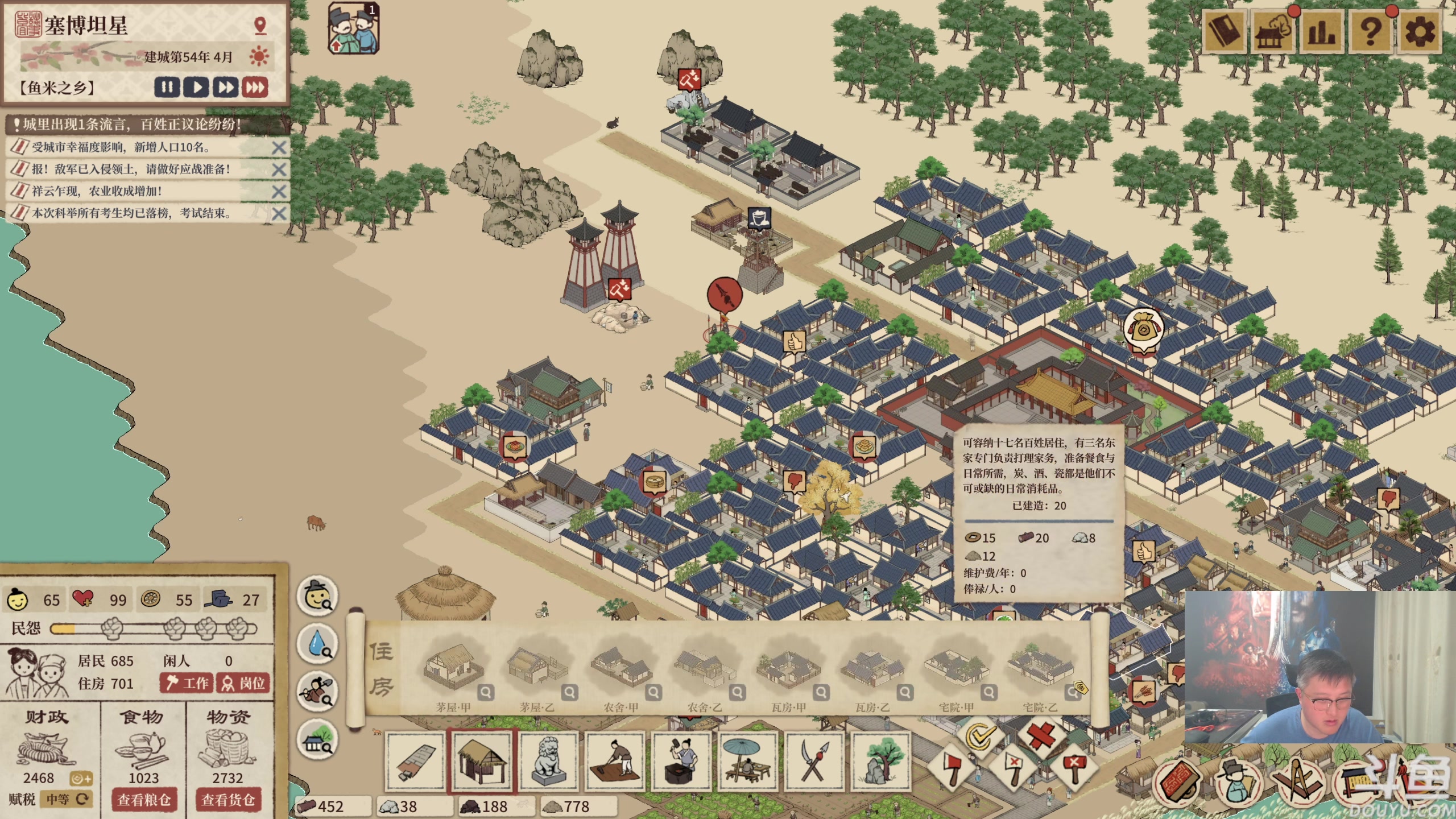
Task: Select the 茅屋·甲 house blueprint
Action: tap(453, 671)
